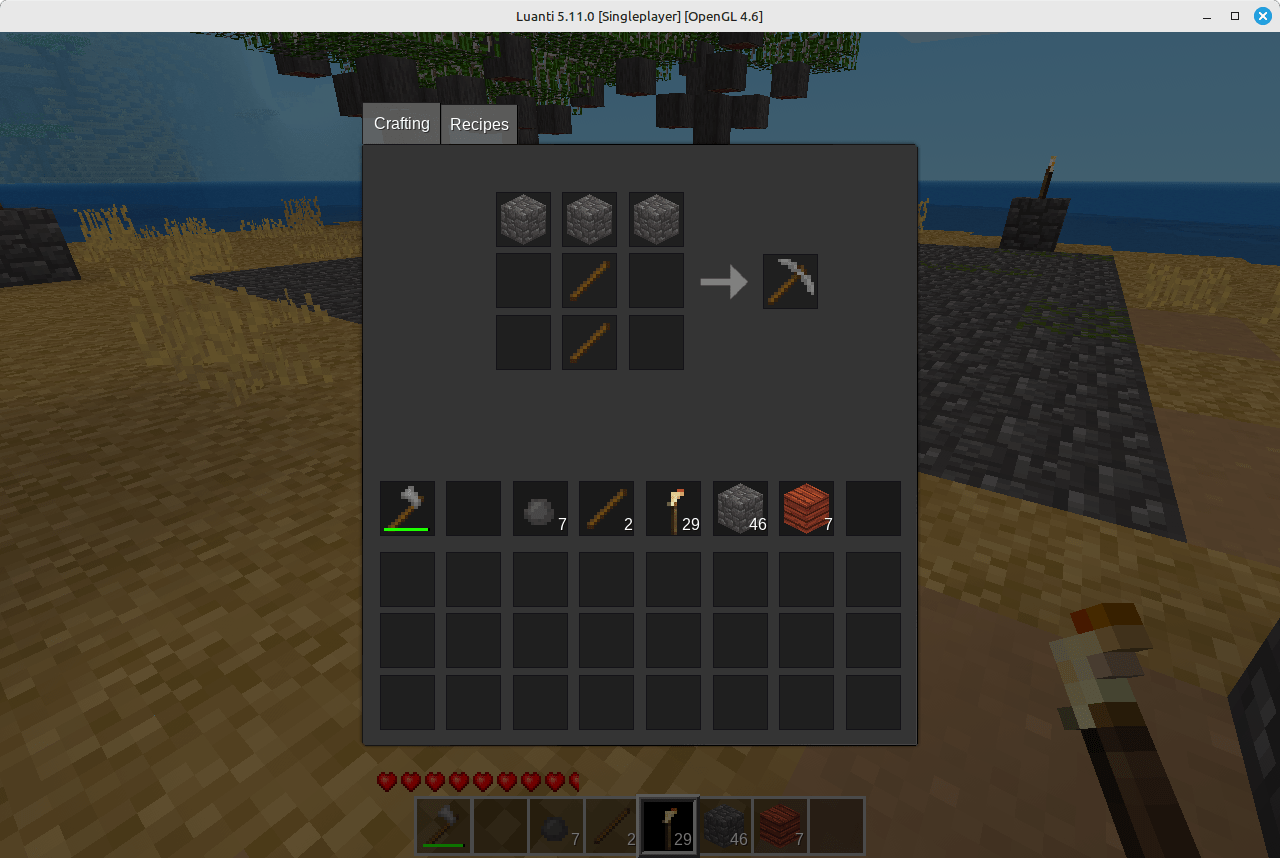Switch to the Recipes tab
Viewport: 1280px width, 858px height.
pos(479,123)
